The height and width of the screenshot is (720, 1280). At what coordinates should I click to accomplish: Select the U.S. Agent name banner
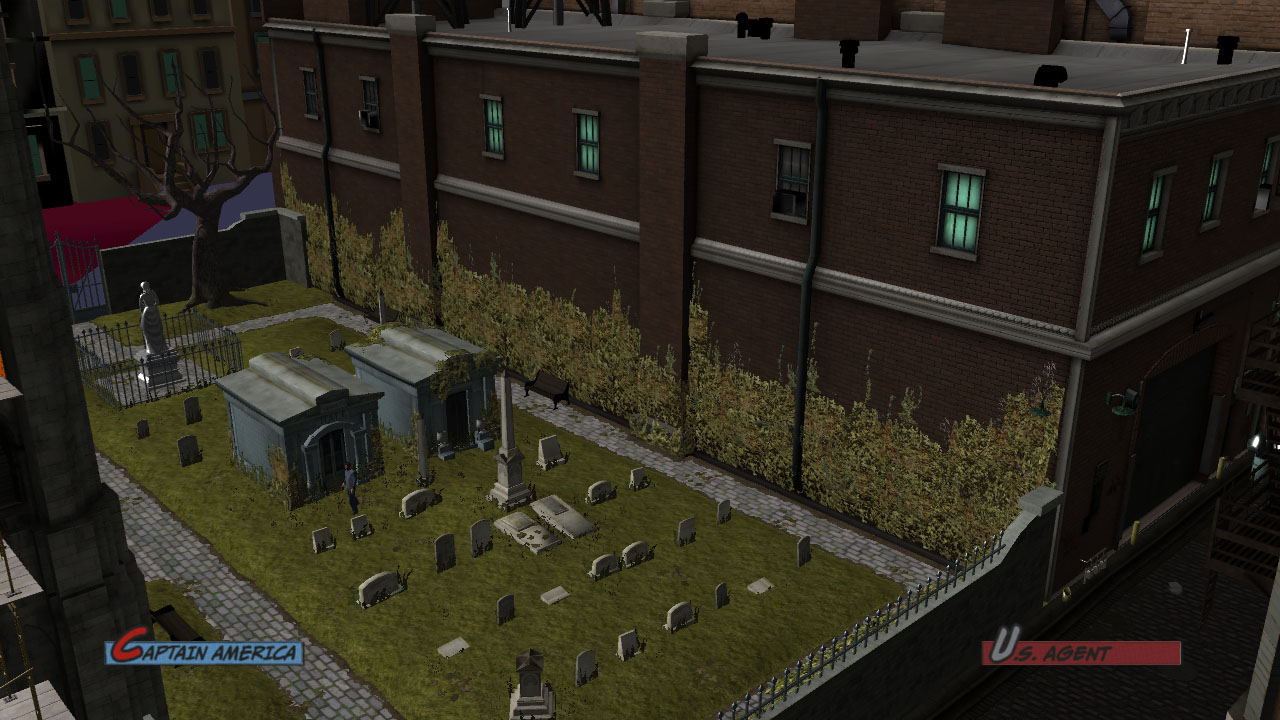(1080, 652)
